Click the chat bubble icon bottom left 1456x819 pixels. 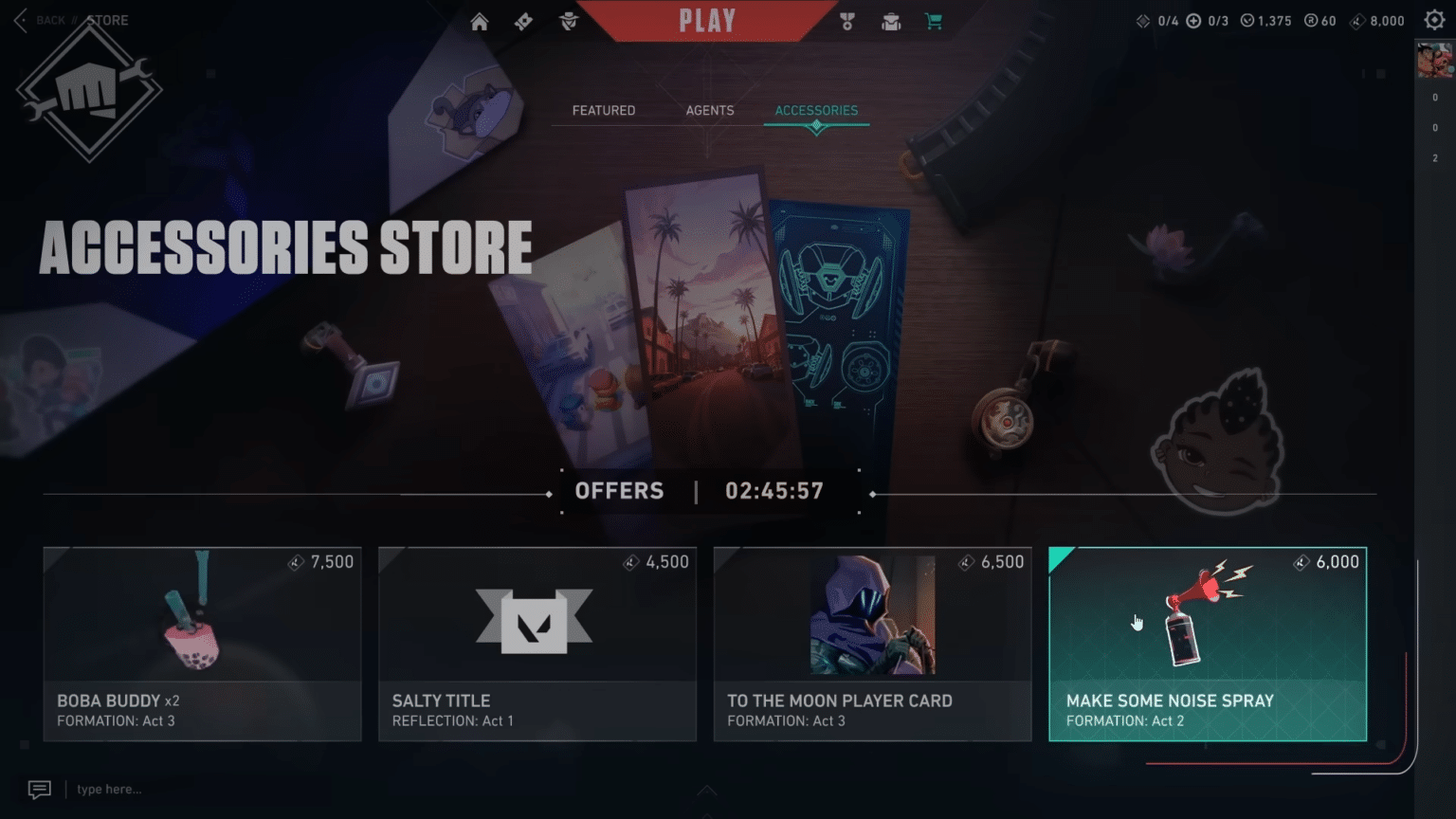[x=39, y=788]
